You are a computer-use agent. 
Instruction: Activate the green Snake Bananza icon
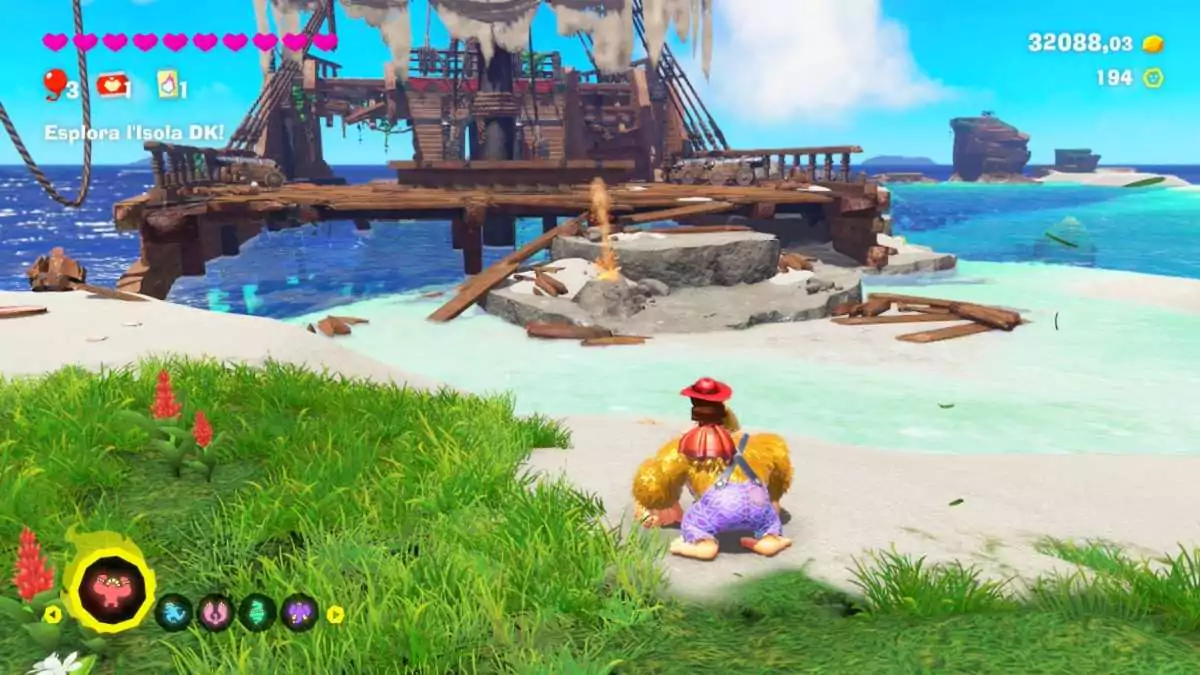pyautogui.click(x=257, y=612)
